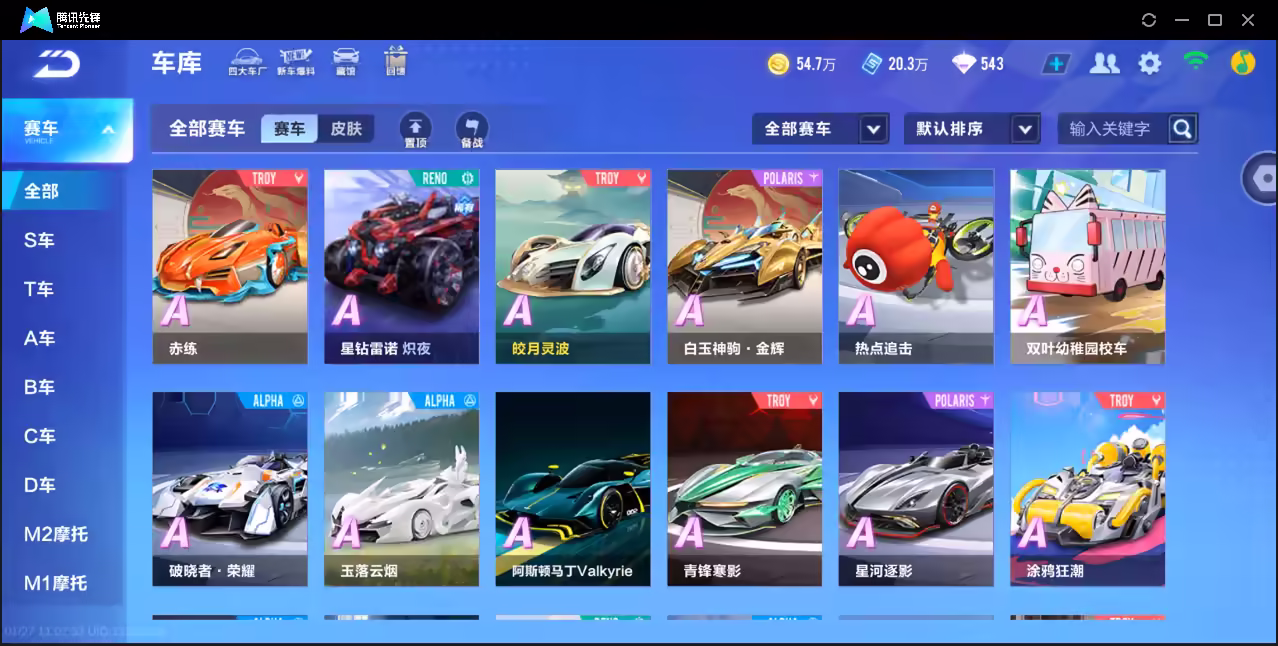Open the 默认排序 sort dropdown
Image resolution: width=1278 pixels, height=646 pixels.
coord(972,129)
